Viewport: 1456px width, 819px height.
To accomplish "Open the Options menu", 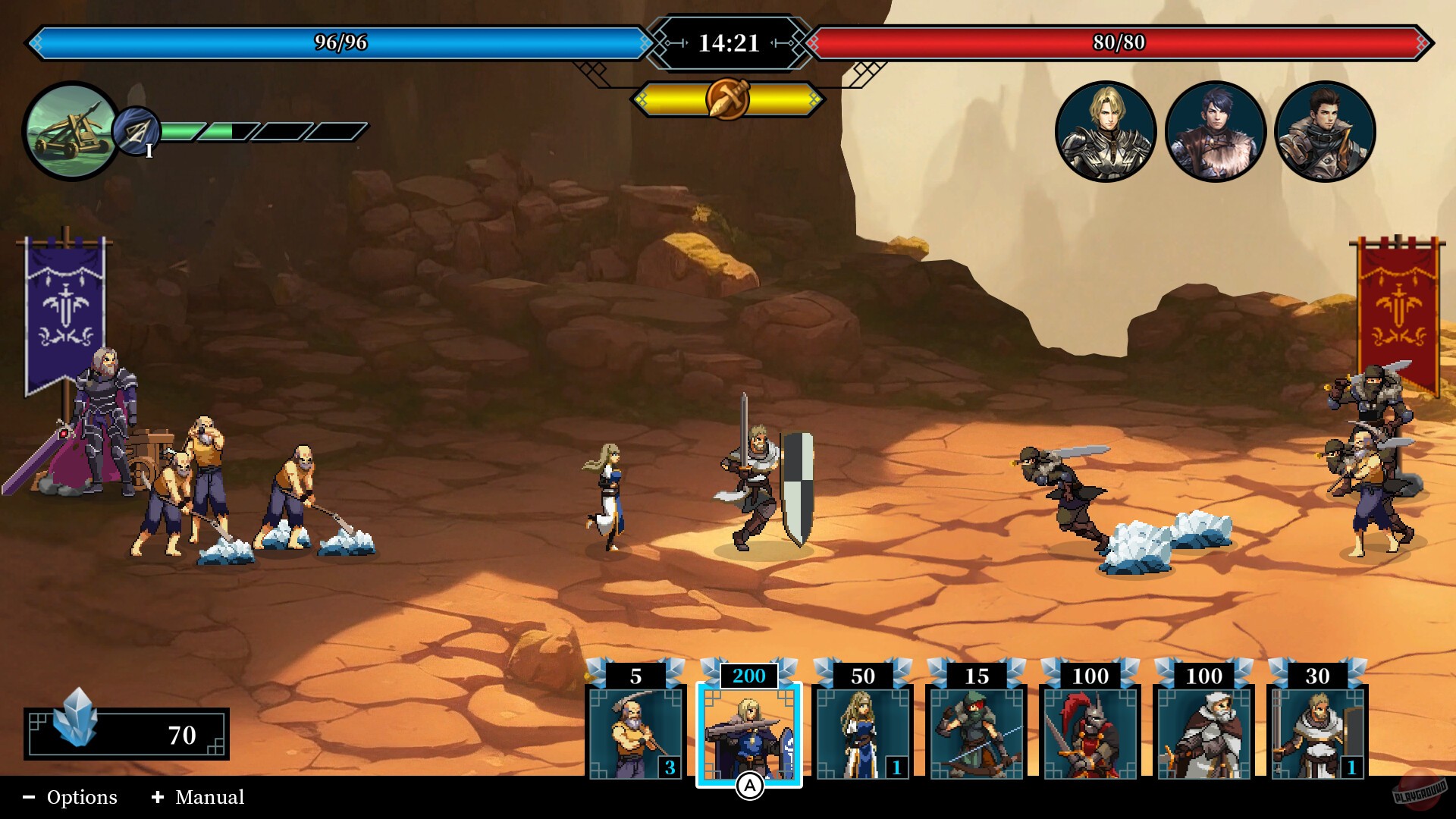I will 82,797.
